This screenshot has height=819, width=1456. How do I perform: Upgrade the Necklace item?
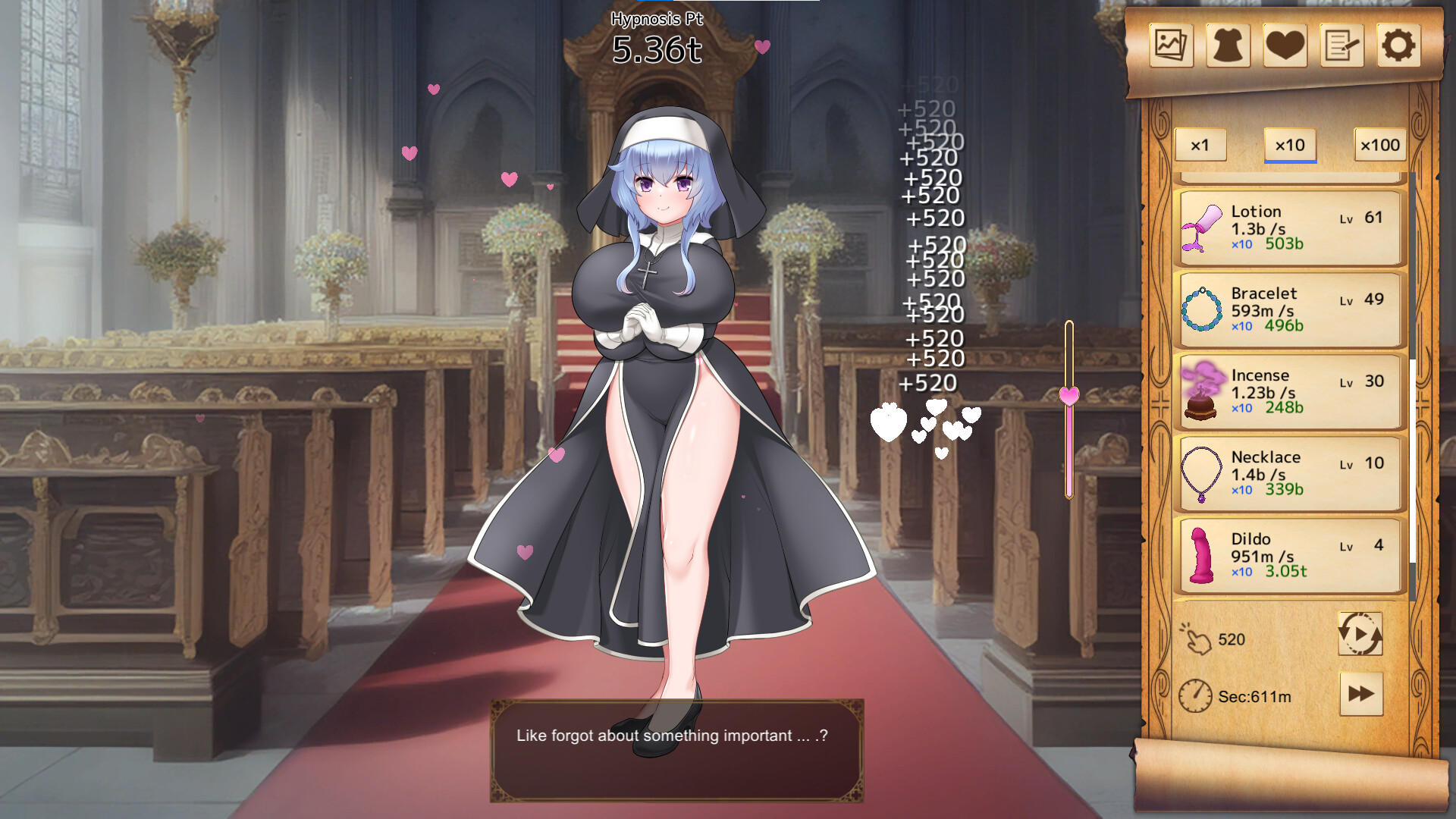point(1289,473)
